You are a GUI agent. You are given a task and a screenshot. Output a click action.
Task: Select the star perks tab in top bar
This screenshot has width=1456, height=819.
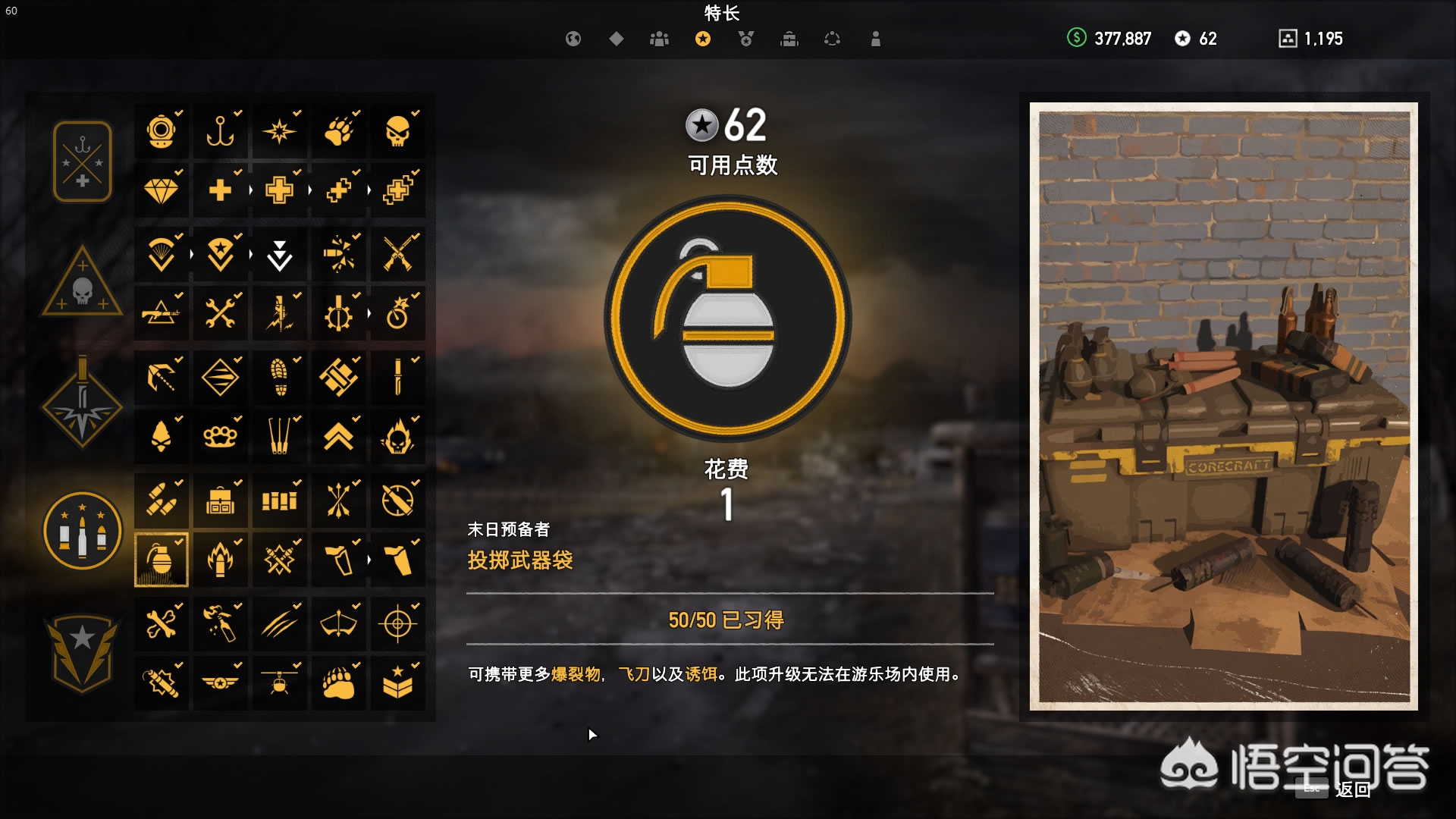tap(703, 39)
